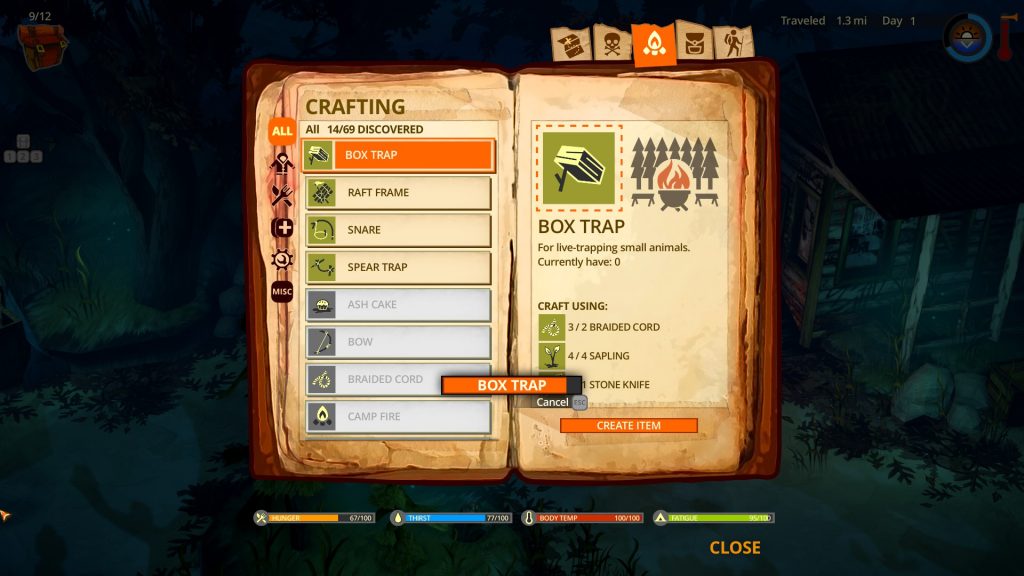This screenshot has height=576, width=1024.
Task: Open the hiker journal tab
Action: coord(731,44)
